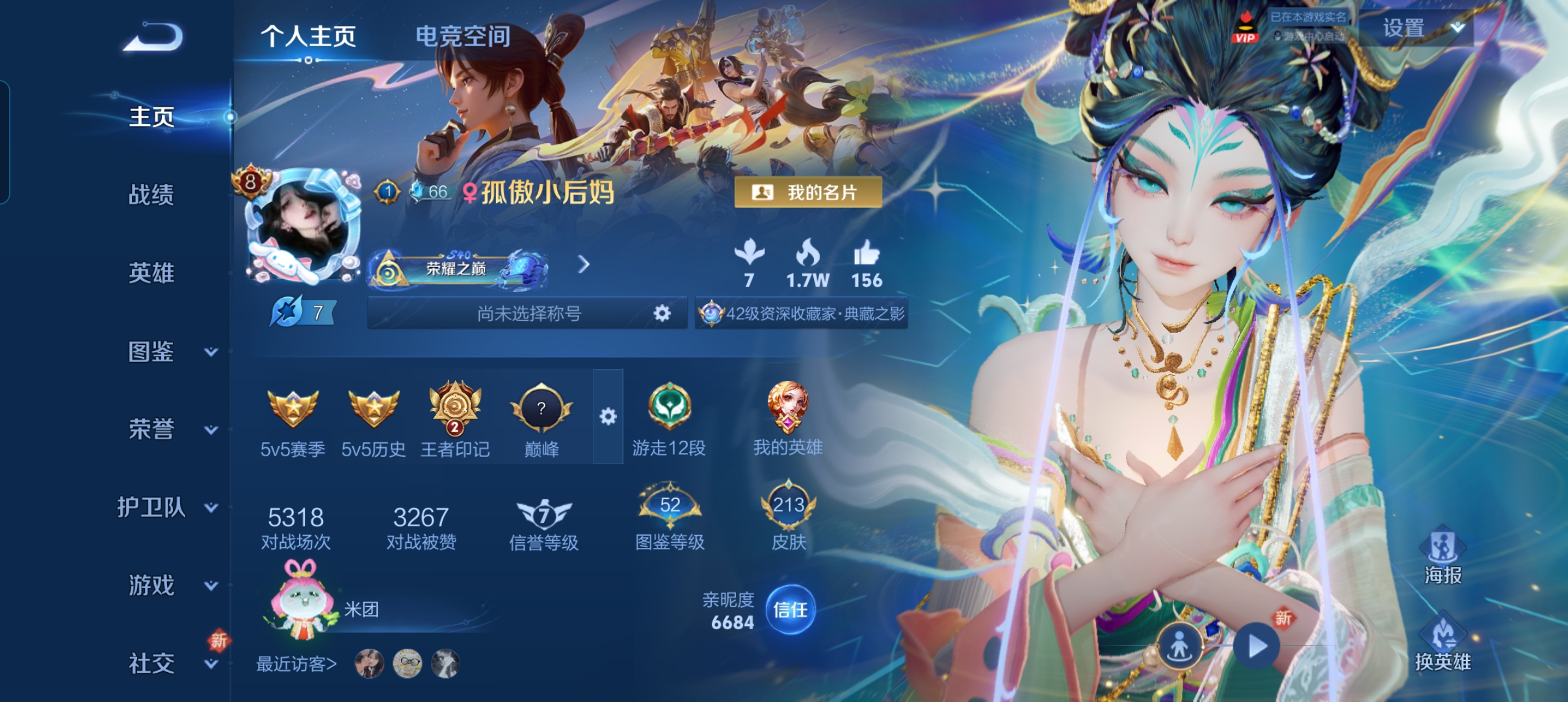Open rank details via 荣耀之巅 arrow
The width and height of the screenshot is (1568, 702).
[584, 265]
